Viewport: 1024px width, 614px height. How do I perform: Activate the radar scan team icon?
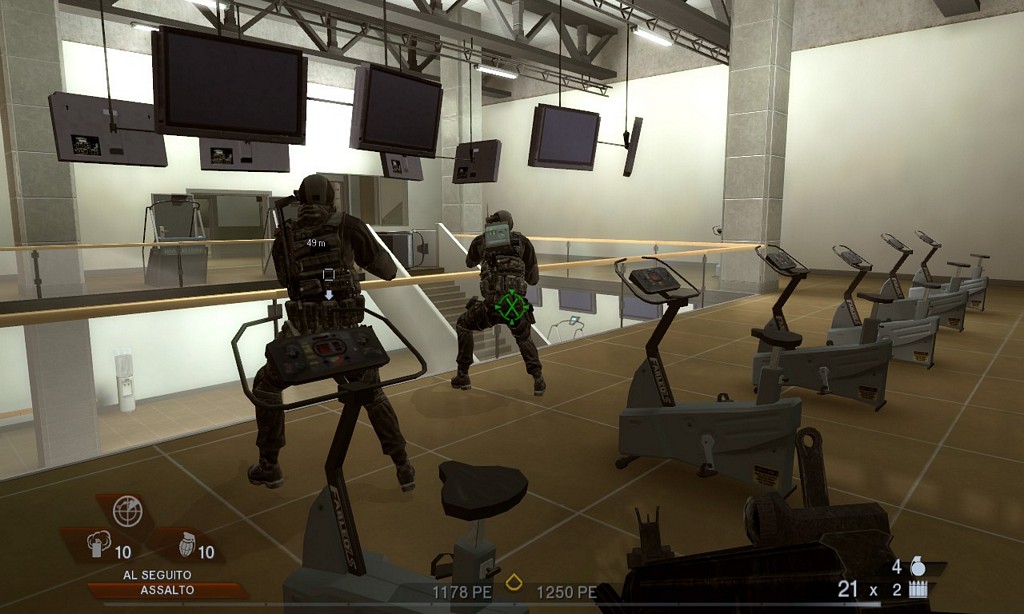tap(127, 511)
